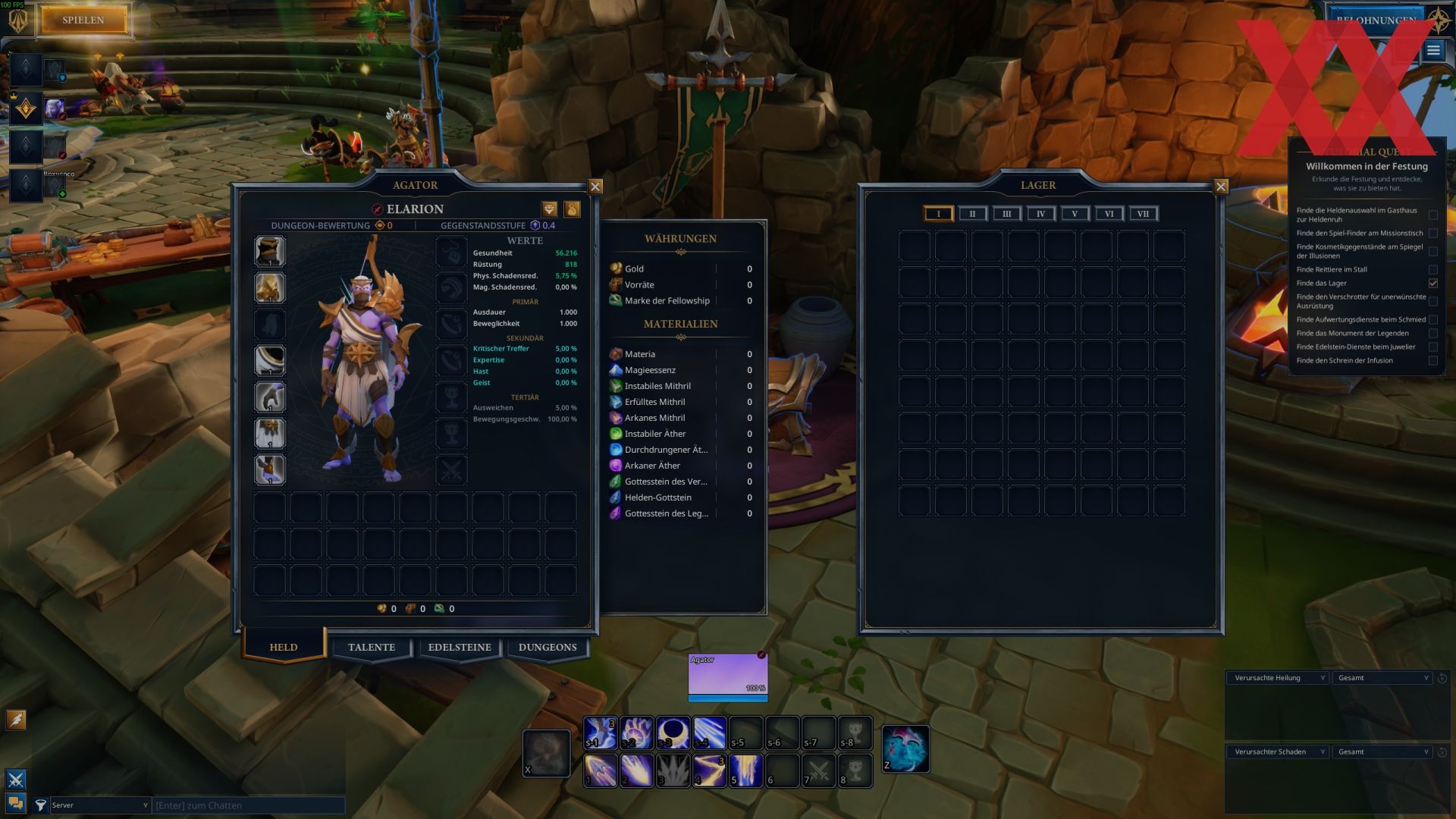
Task: Open the Verursachte Heilung dropdown
Action: [x=1278, y=678]
